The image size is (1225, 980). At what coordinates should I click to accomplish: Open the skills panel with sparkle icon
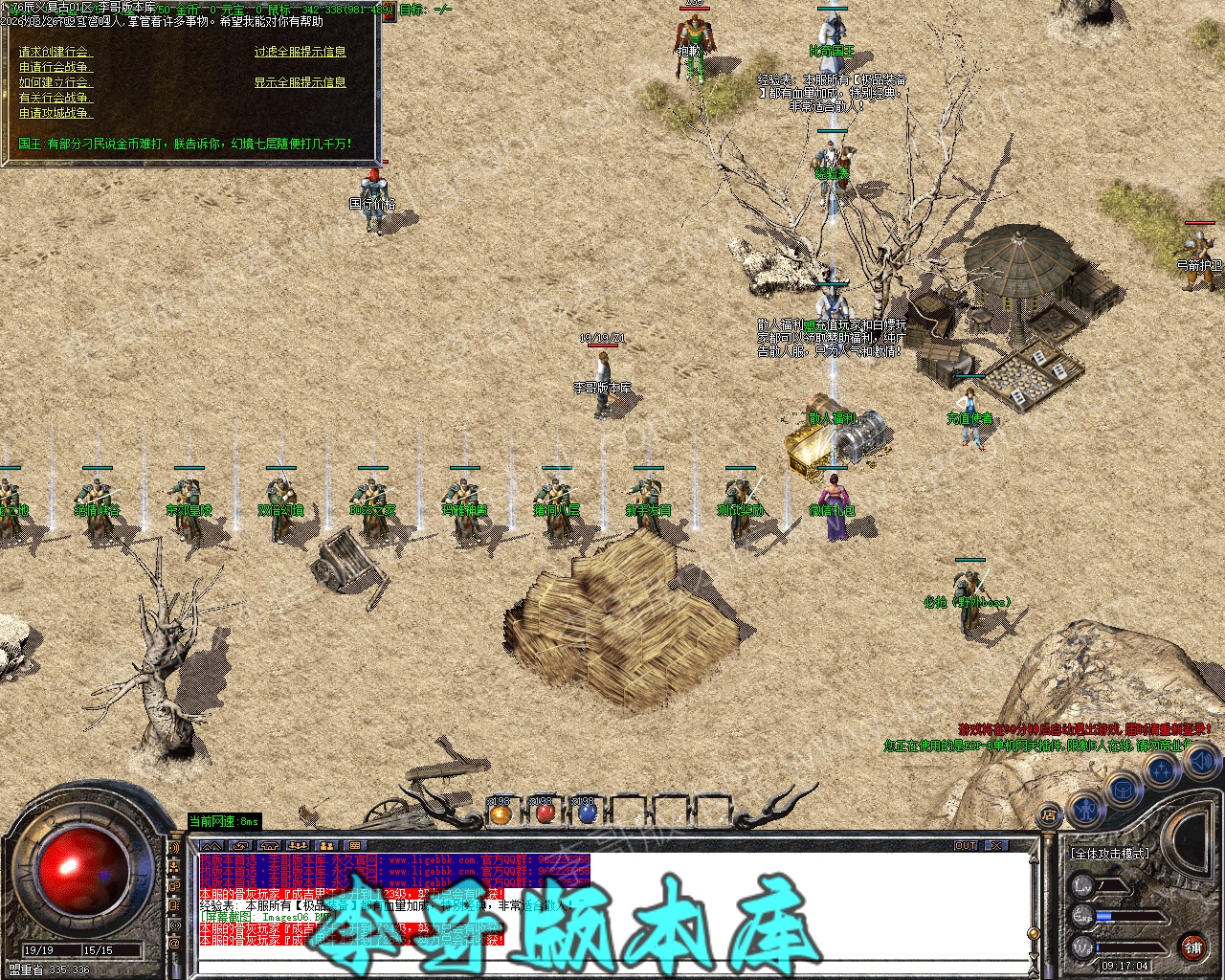tap(1161, 769)
